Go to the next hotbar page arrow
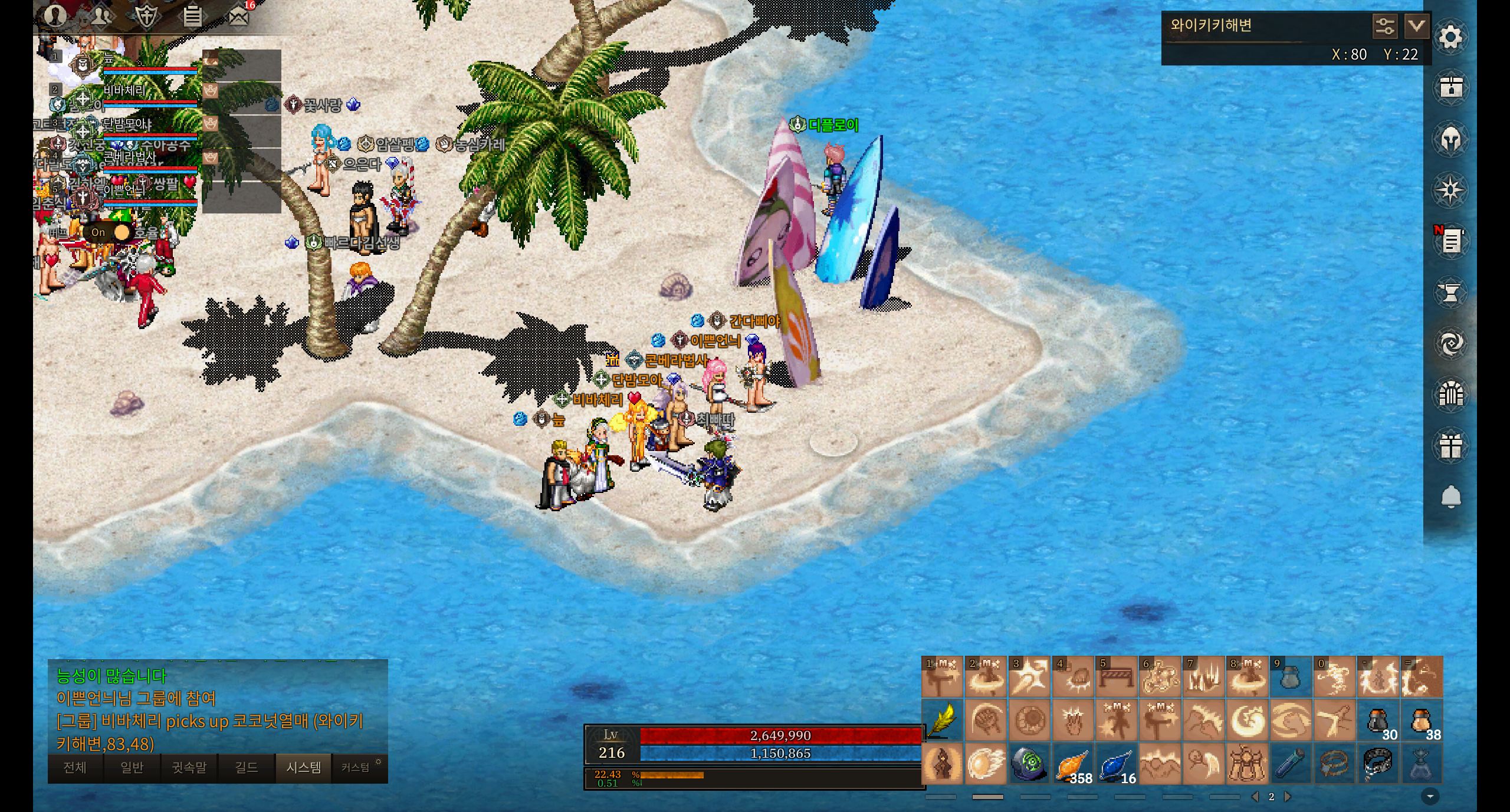The image size is (1510, 812). point(1288,797)
